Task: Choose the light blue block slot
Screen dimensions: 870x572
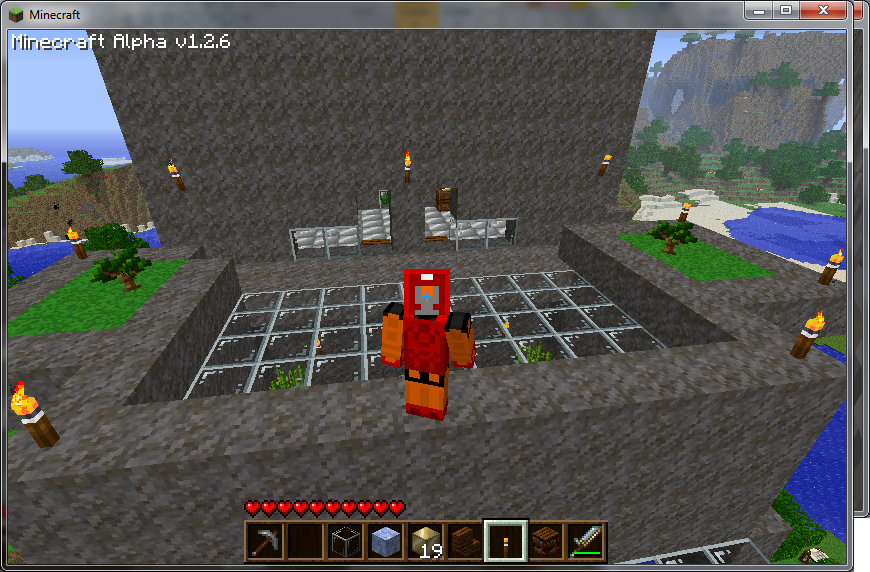Action: 384,540
